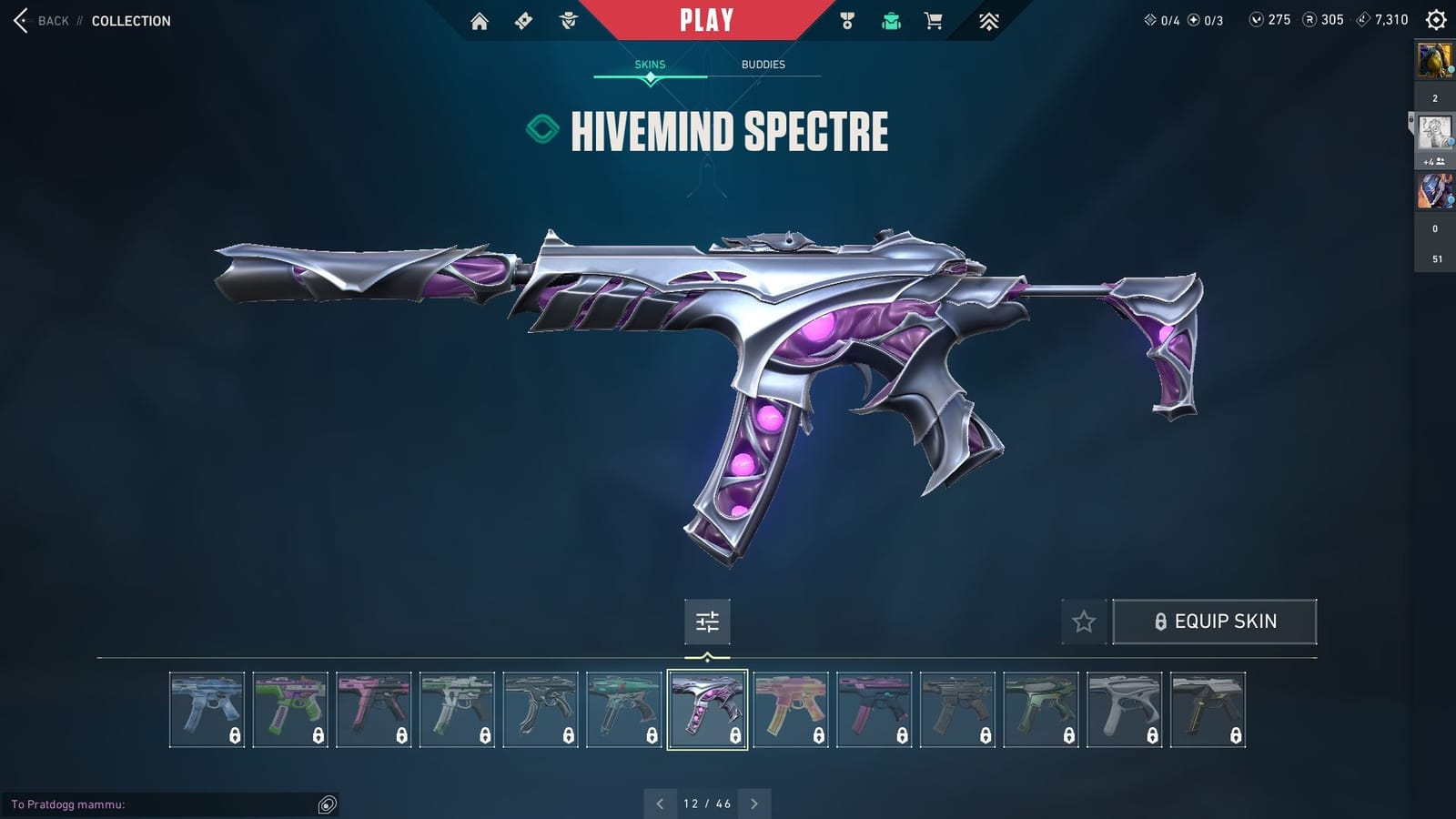Open the Store cart icon
1456x819 pixels.
(x=935, y=19)
